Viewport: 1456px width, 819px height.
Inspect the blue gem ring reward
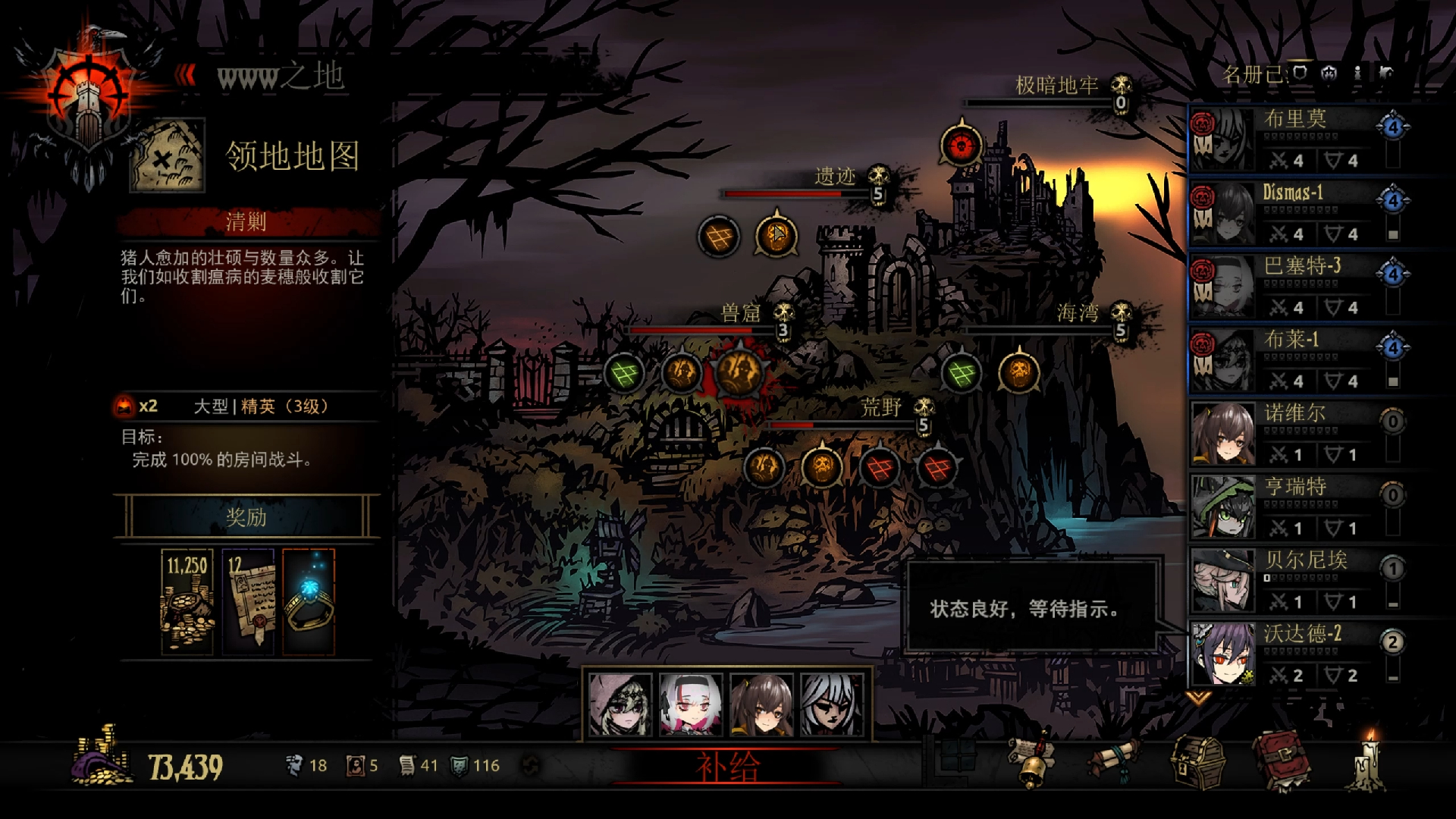coord(308,601)
